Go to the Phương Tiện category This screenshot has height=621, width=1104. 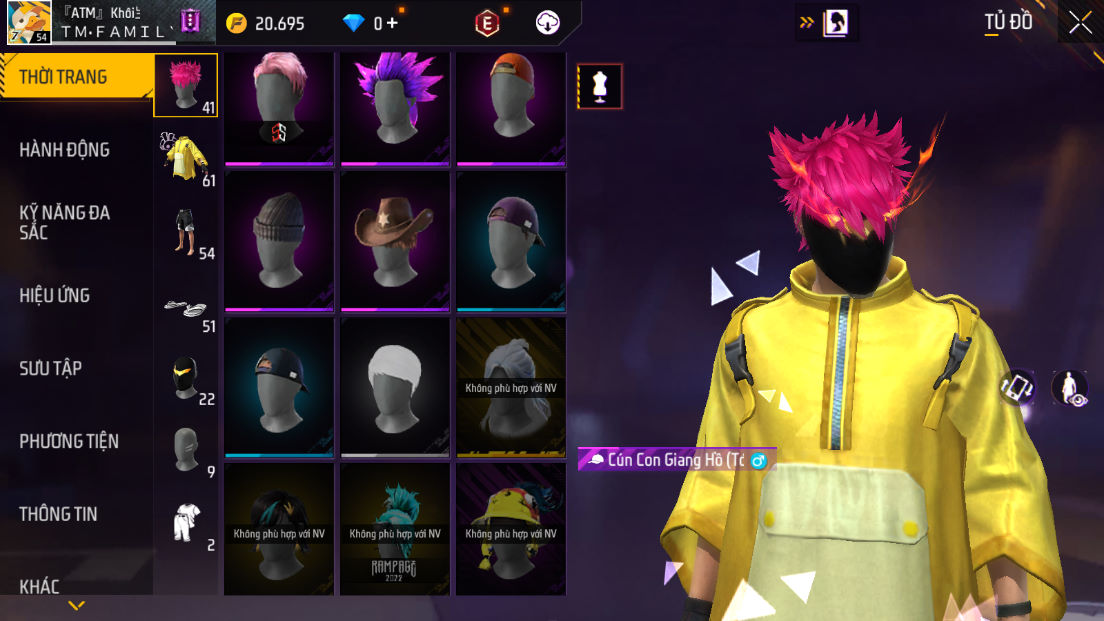pos(69,441)
